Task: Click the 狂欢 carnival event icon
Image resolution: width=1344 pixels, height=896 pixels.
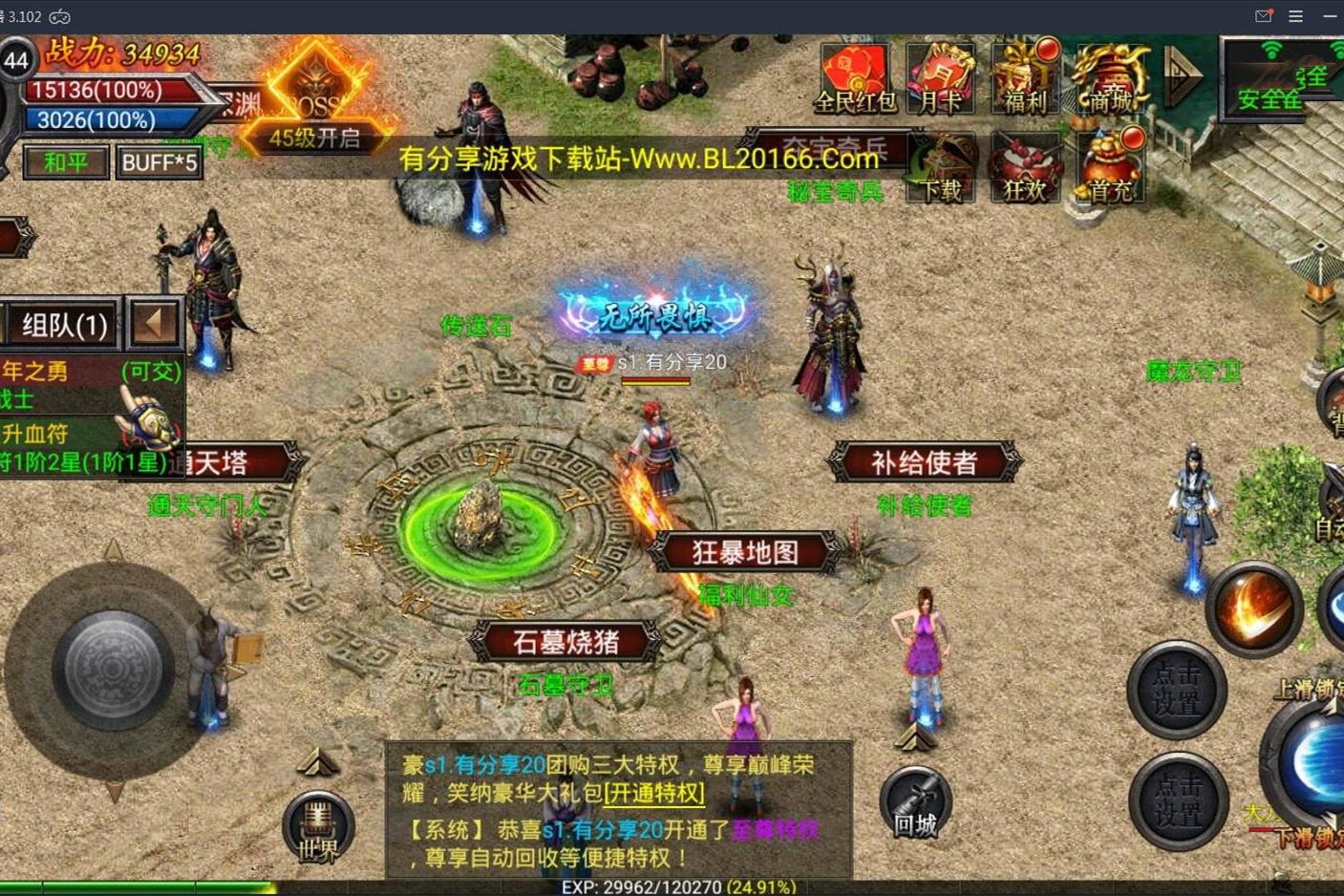Action: click(1023, 164)
